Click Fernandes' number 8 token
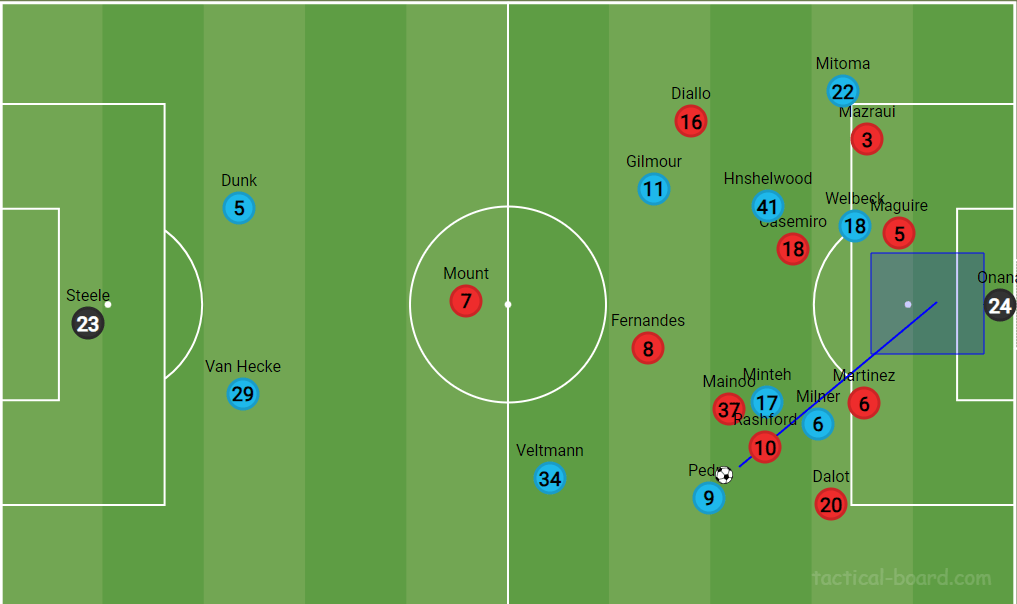 (x=648, y=348)
